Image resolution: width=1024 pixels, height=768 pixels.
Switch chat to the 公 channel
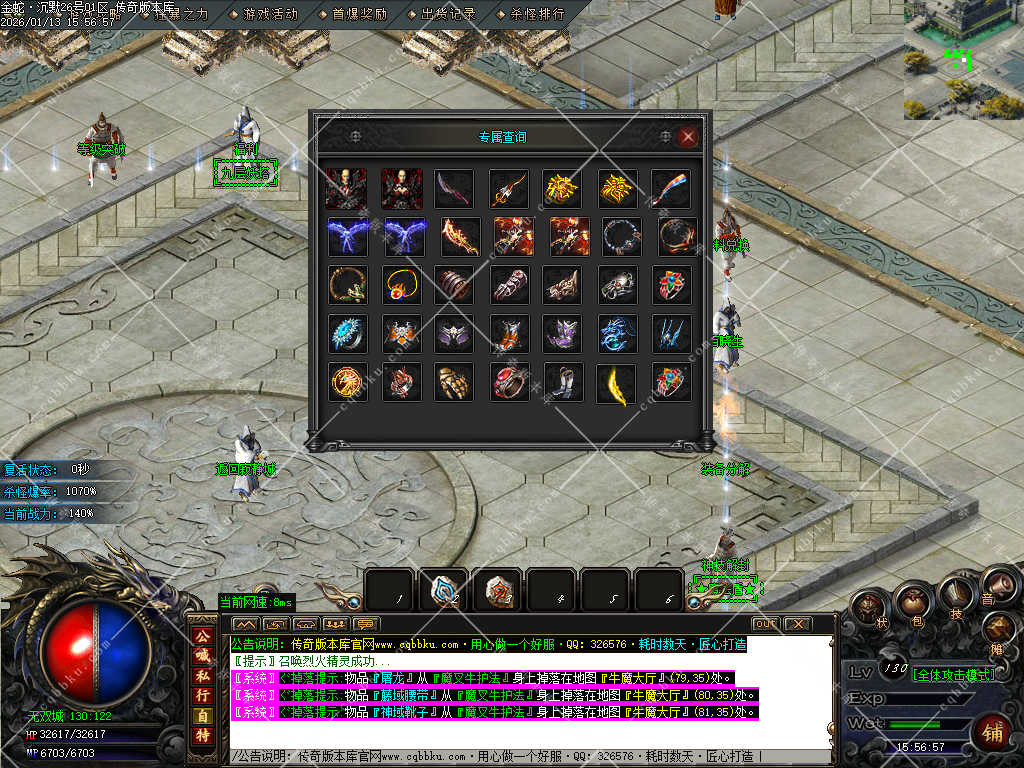tap(203, 637)
